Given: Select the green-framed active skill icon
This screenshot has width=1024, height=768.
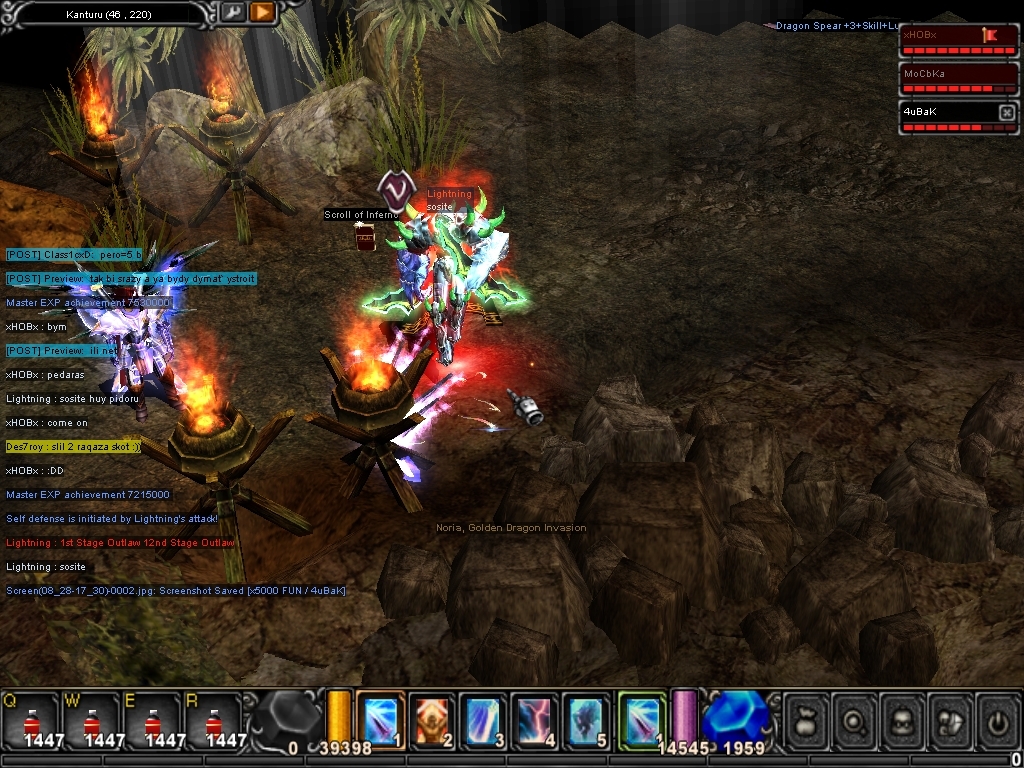Looking at the screenshot, I should tap(642, 720).
